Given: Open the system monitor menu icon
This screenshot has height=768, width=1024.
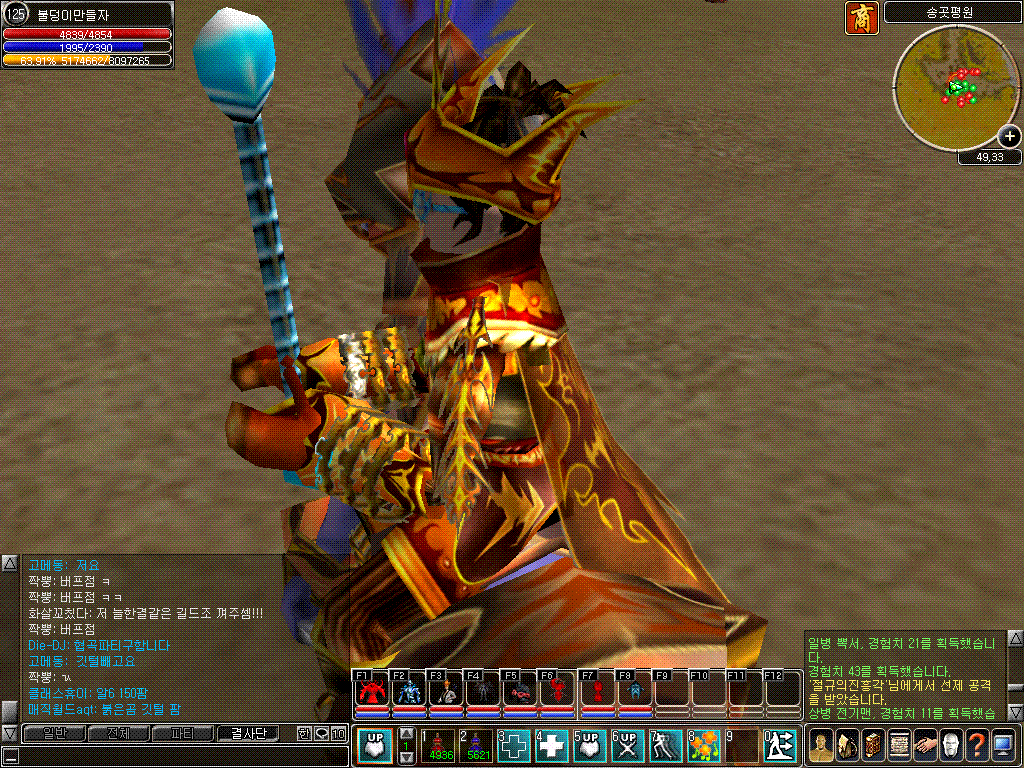Looking at the screenshot, I should point(1003,746).
